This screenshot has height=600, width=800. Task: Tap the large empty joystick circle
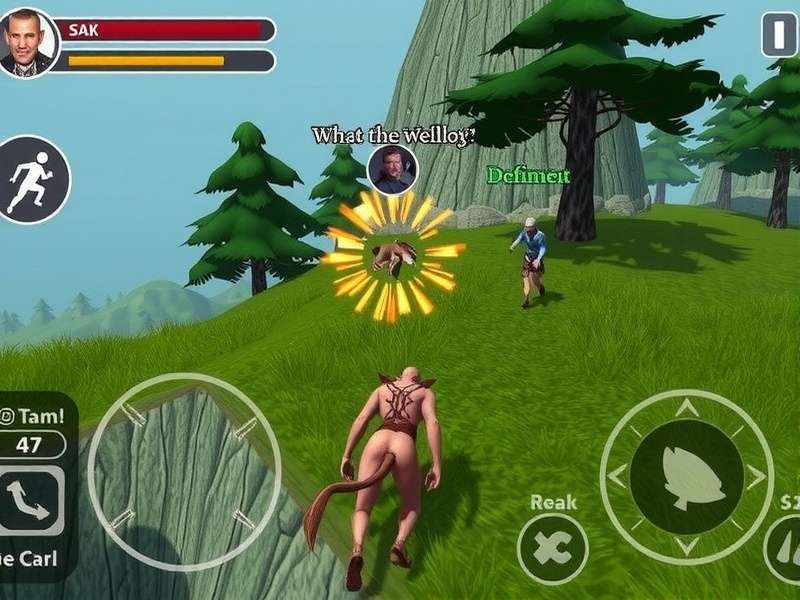pyautogui.click(x=185, y=470)
